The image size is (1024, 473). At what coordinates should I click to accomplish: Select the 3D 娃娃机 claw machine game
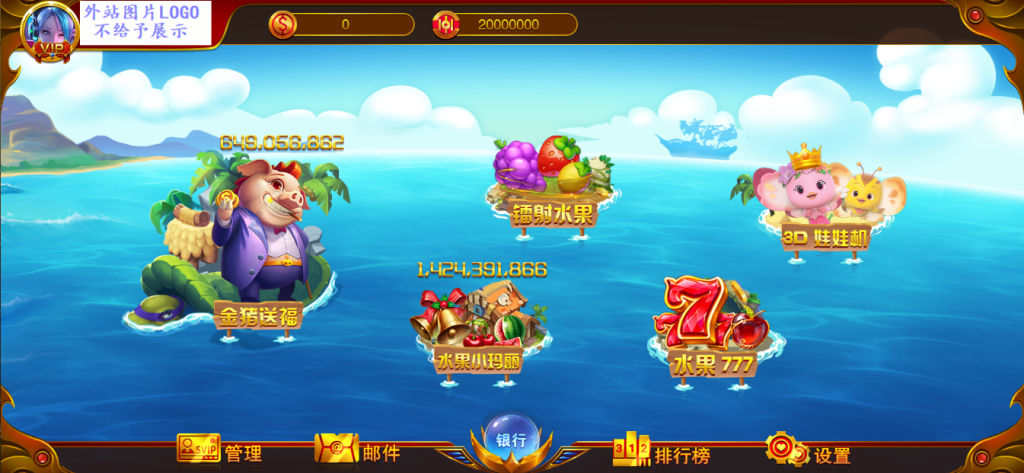pyautogui.click(x=824, y=204)
